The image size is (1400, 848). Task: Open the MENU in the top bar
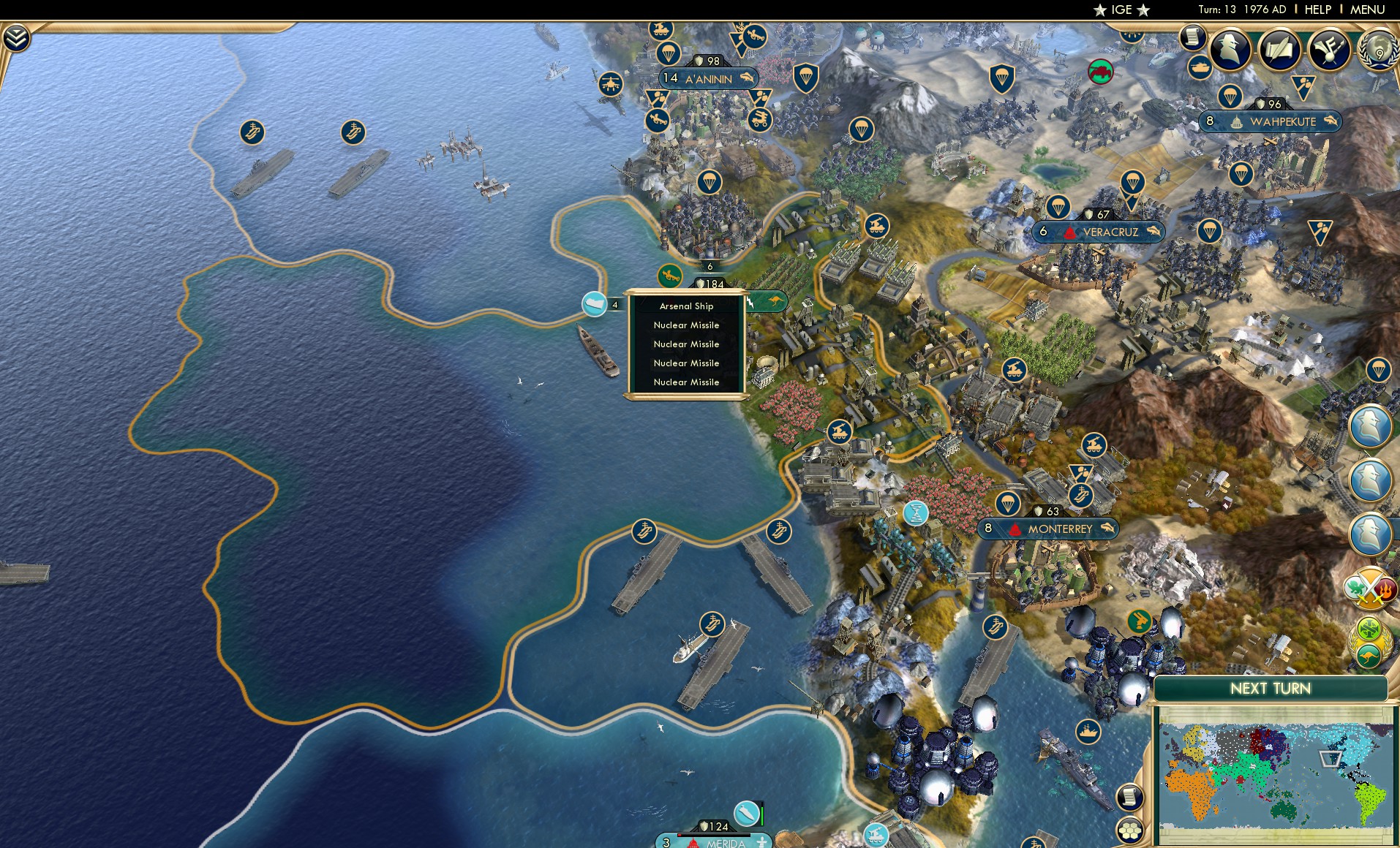1366,10
